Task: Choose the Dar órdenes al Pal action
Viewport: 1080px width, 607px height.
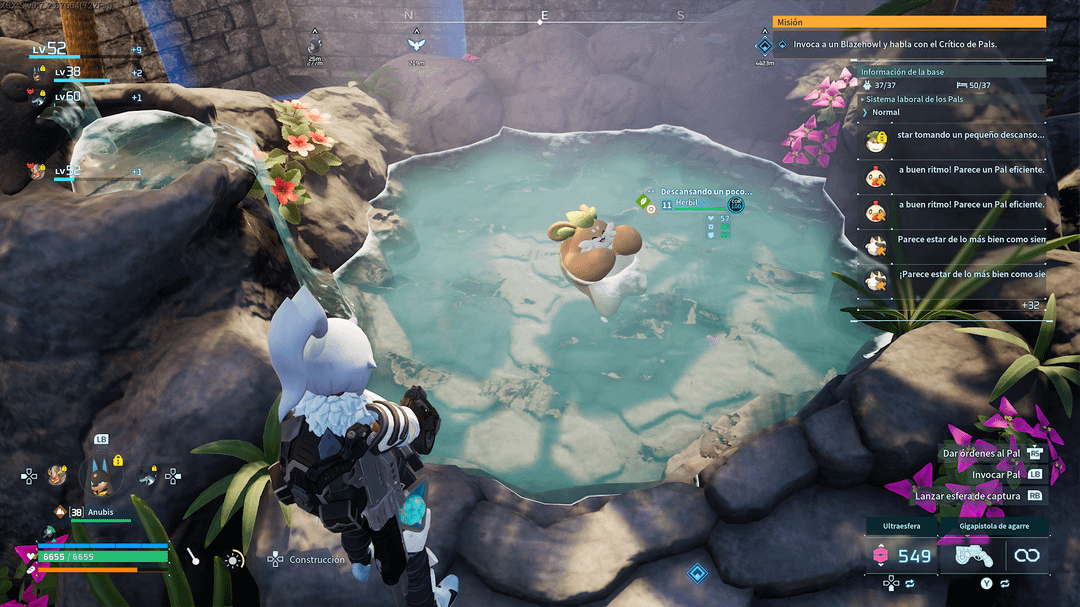Action: 980,453
